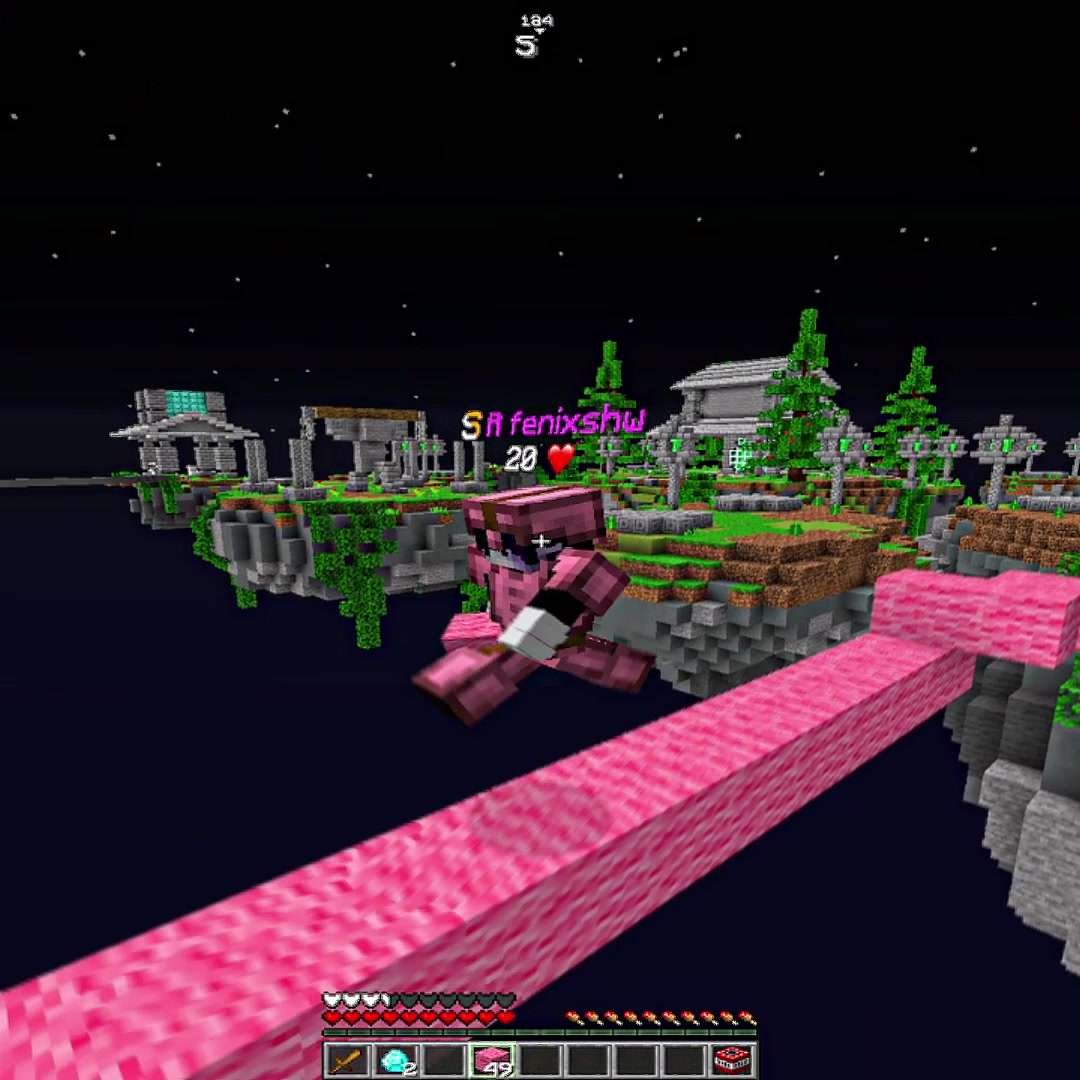1080x1080 pixels.
Task: Select the wooden sword hotbar slot
Action: [347, 1060]
